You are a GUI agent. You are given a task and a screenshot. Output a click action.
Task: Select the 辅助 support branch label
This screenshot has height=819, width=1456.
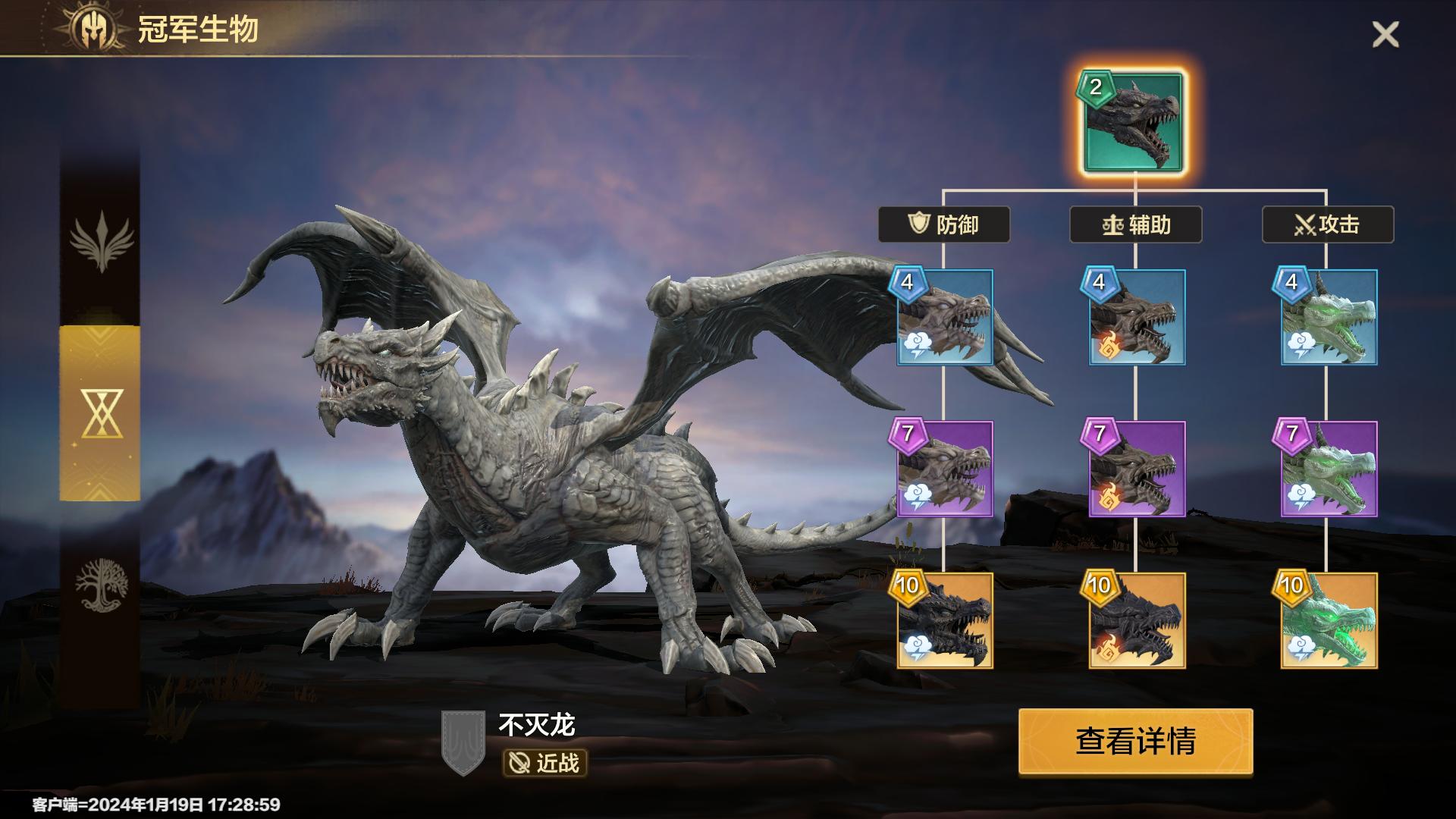(1135, 224)
